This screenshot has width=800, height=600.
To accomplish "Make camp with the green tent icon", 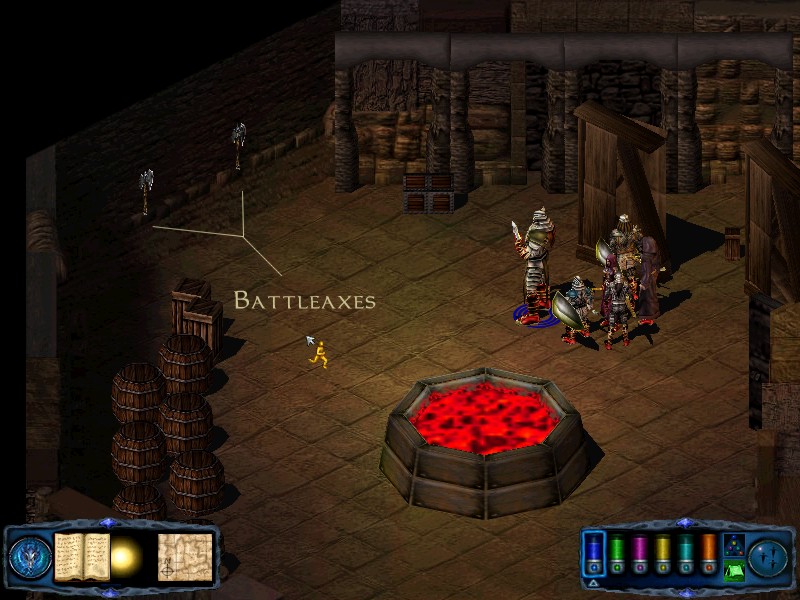I will tap(733, 570).
